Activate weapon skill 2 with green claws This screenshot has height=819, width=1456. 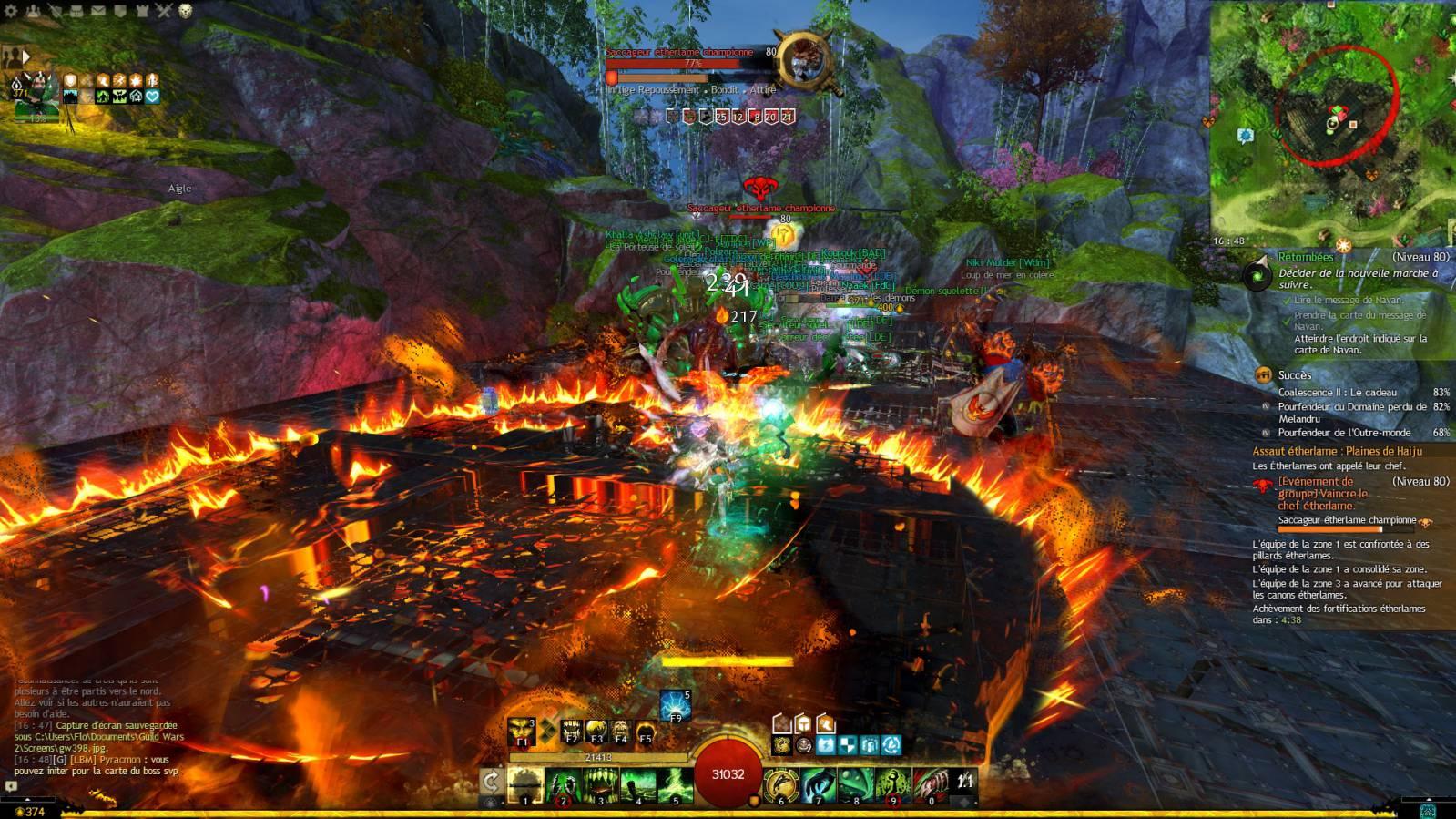pos(563,783)
